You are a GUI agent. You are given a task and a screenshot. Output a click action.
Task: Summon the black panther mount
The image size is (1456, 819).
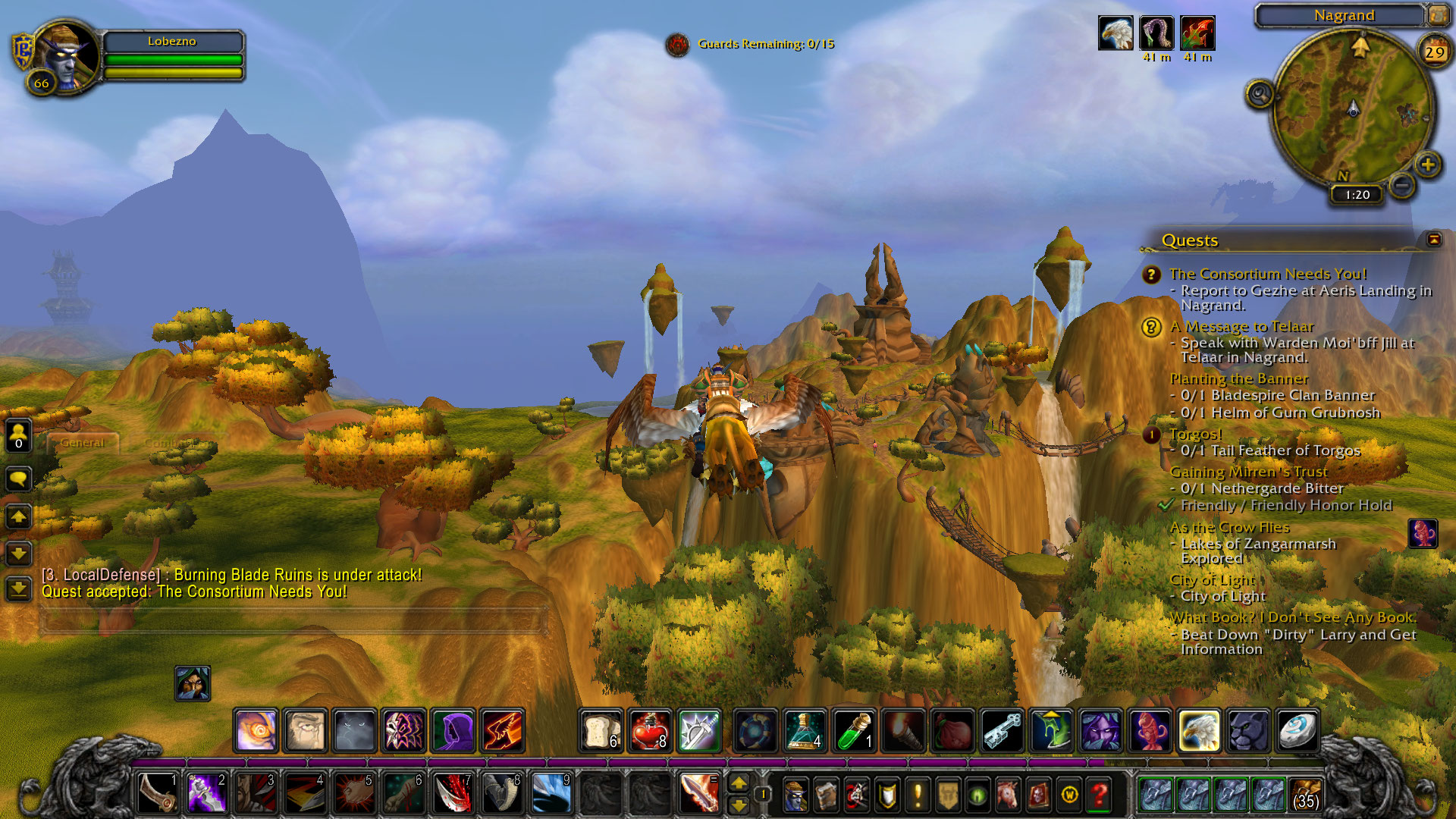pos(1247,731)
